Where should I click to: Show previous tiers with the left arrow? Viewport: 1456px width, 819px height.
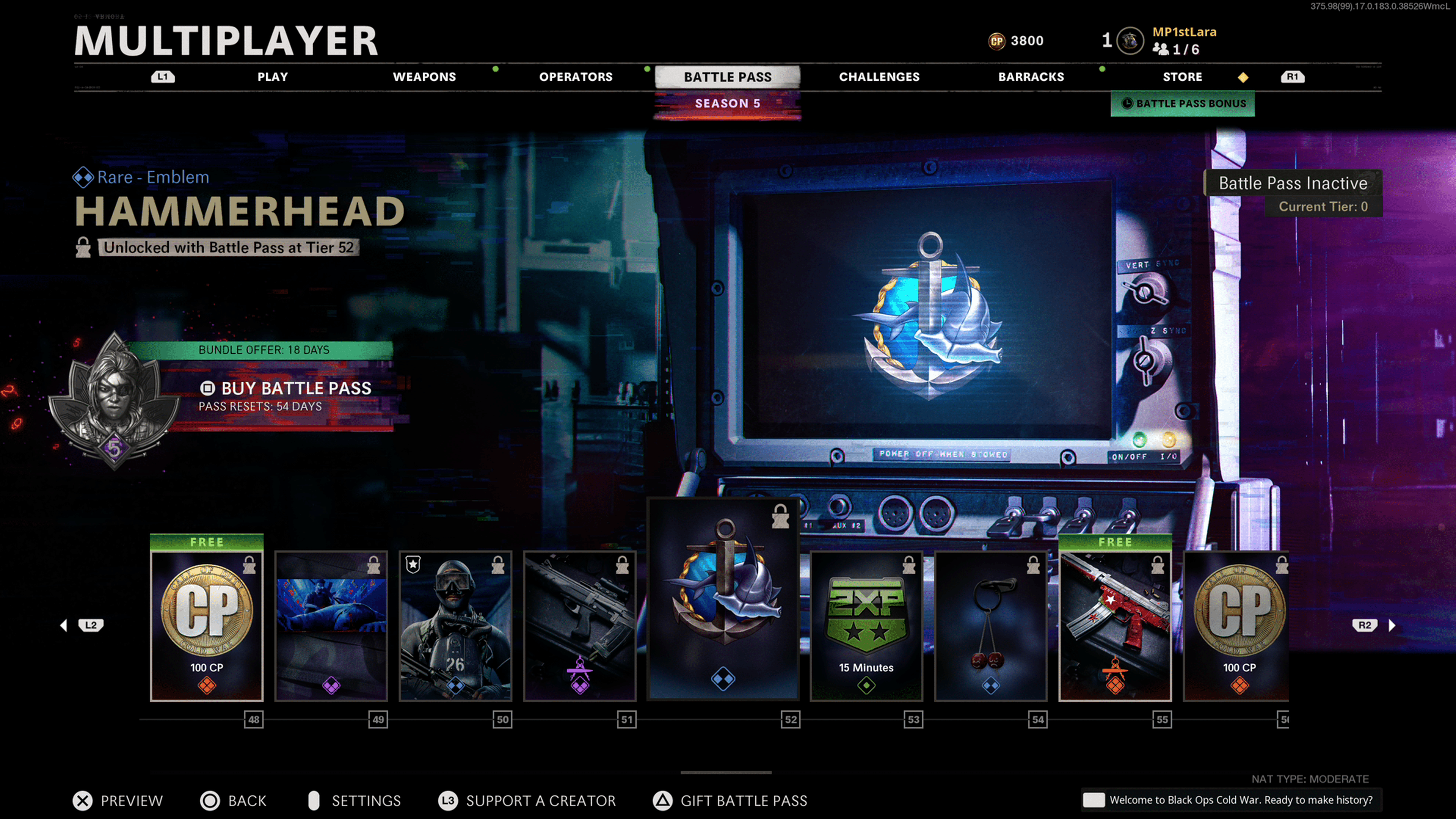click(x=64, y=625)
